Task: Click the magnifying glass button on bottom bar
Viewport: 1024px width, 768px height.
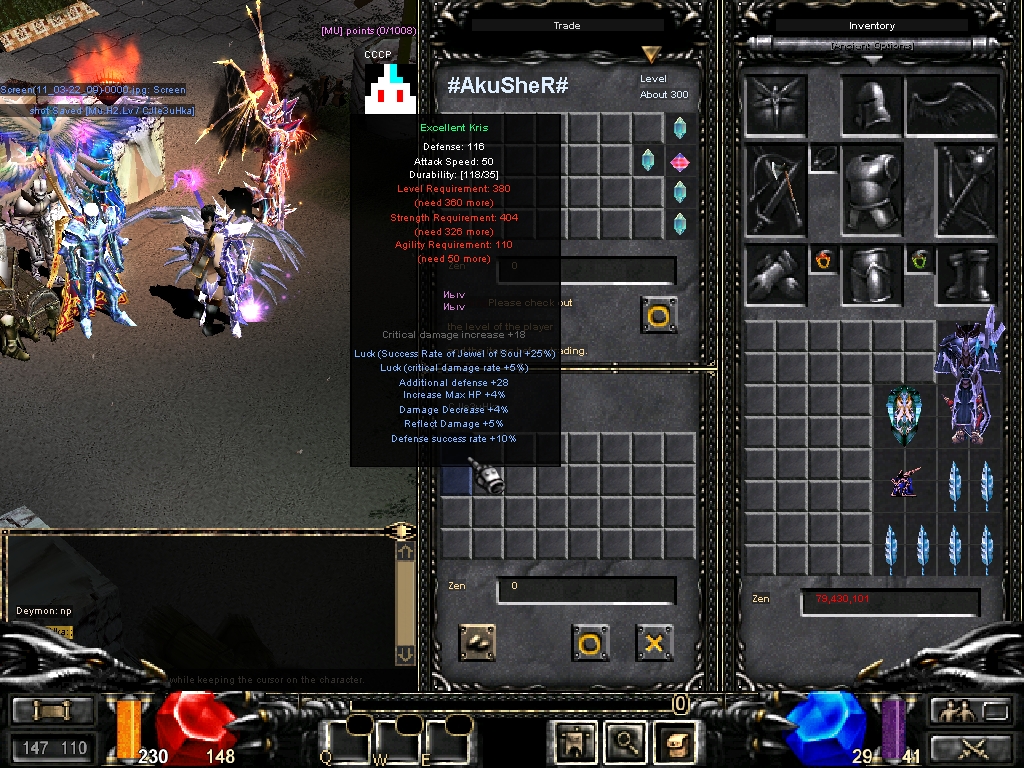Action: click(627, 742)
